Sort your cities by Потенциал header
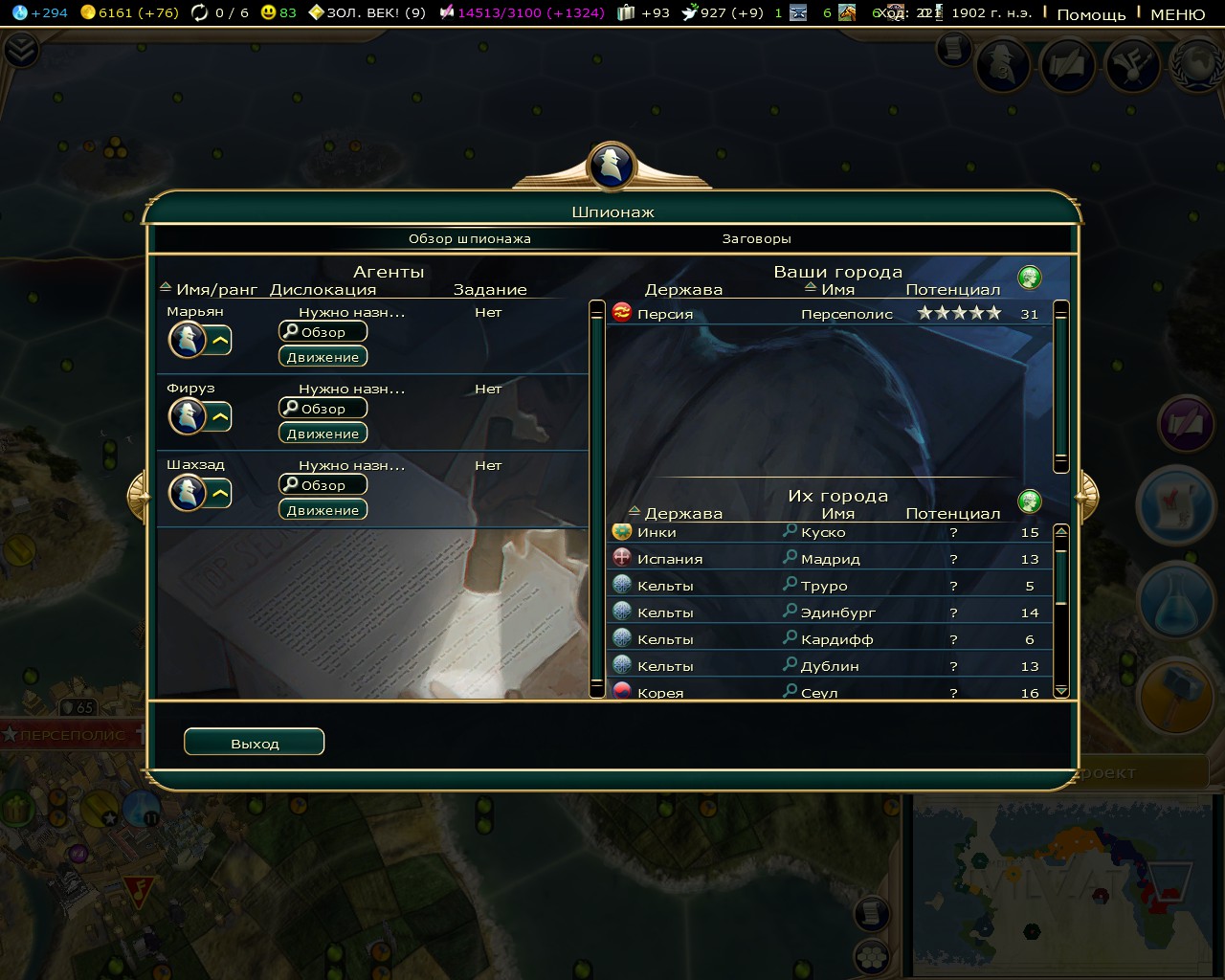This screenshot has height=980, width=1225. coord(952,290)
